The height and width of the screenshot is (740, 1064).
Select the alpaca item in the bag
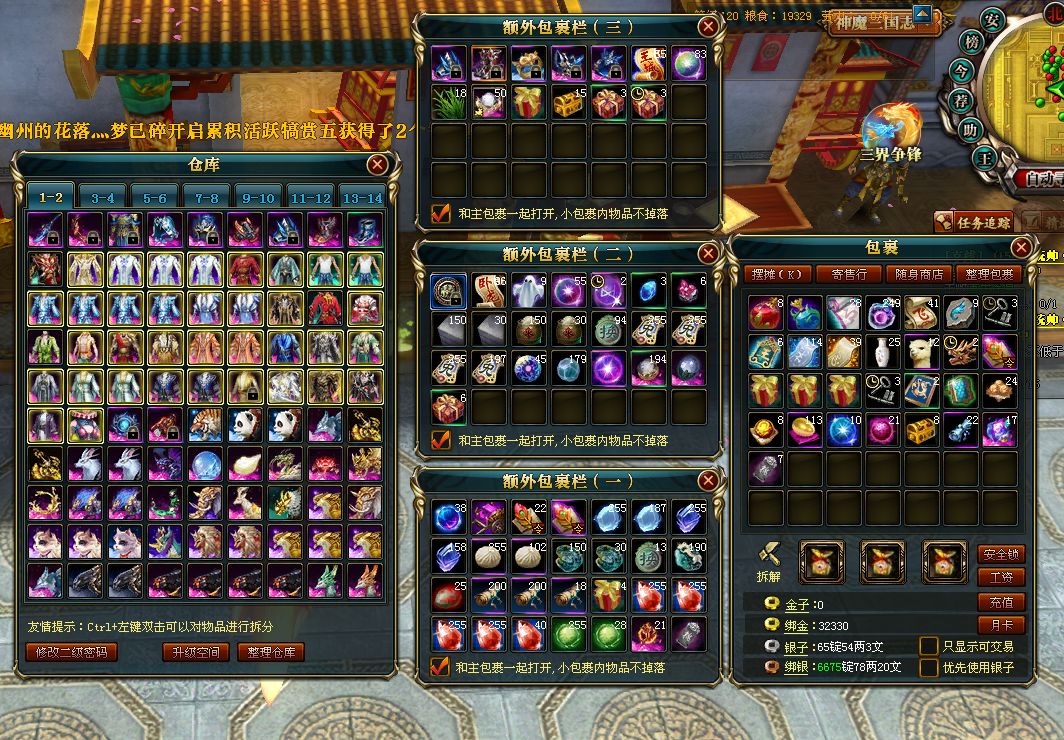click(922, 352)
